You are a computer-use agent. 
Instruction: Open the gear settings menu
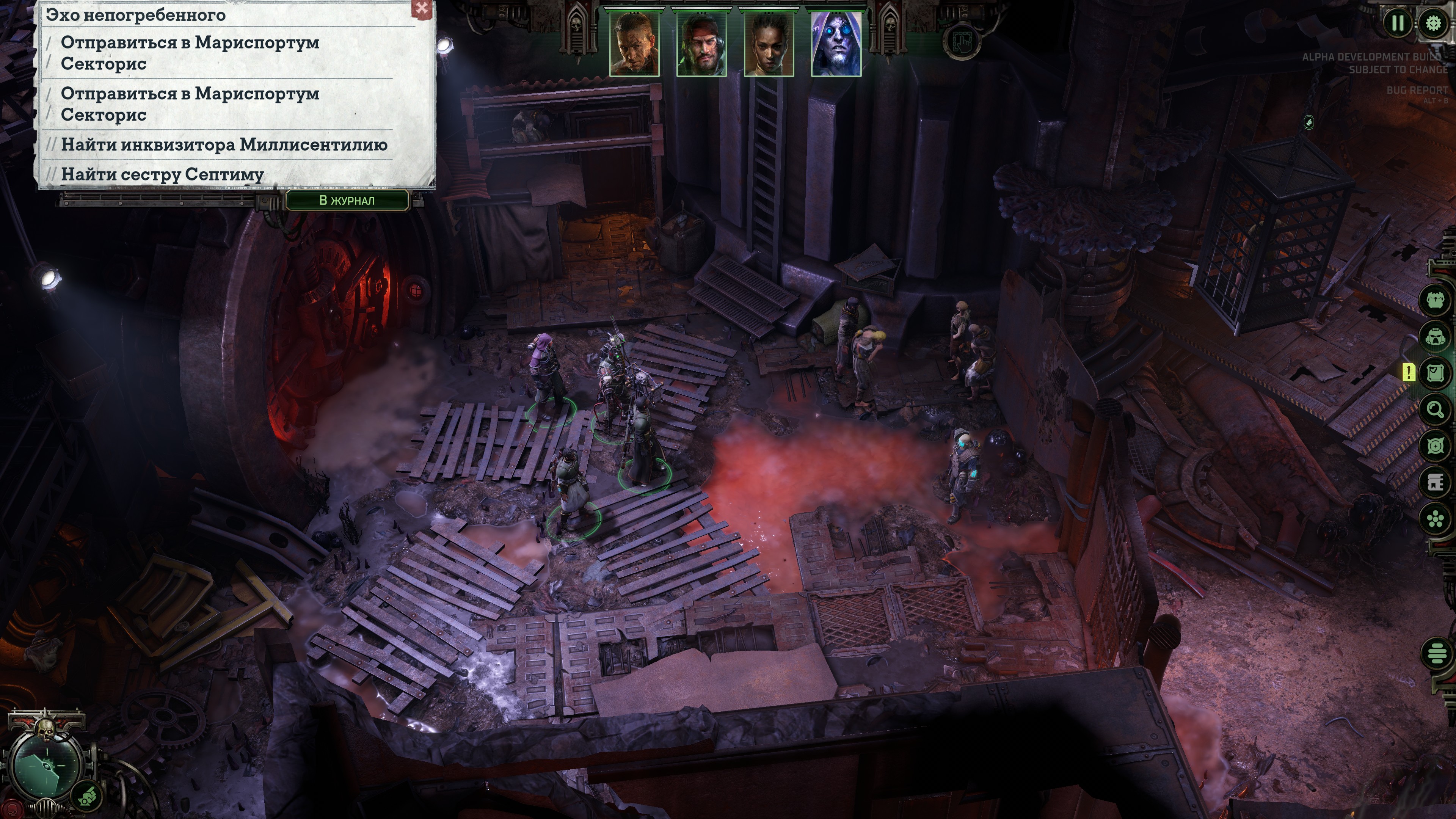pyautogui.click(x=1433, y=23)
